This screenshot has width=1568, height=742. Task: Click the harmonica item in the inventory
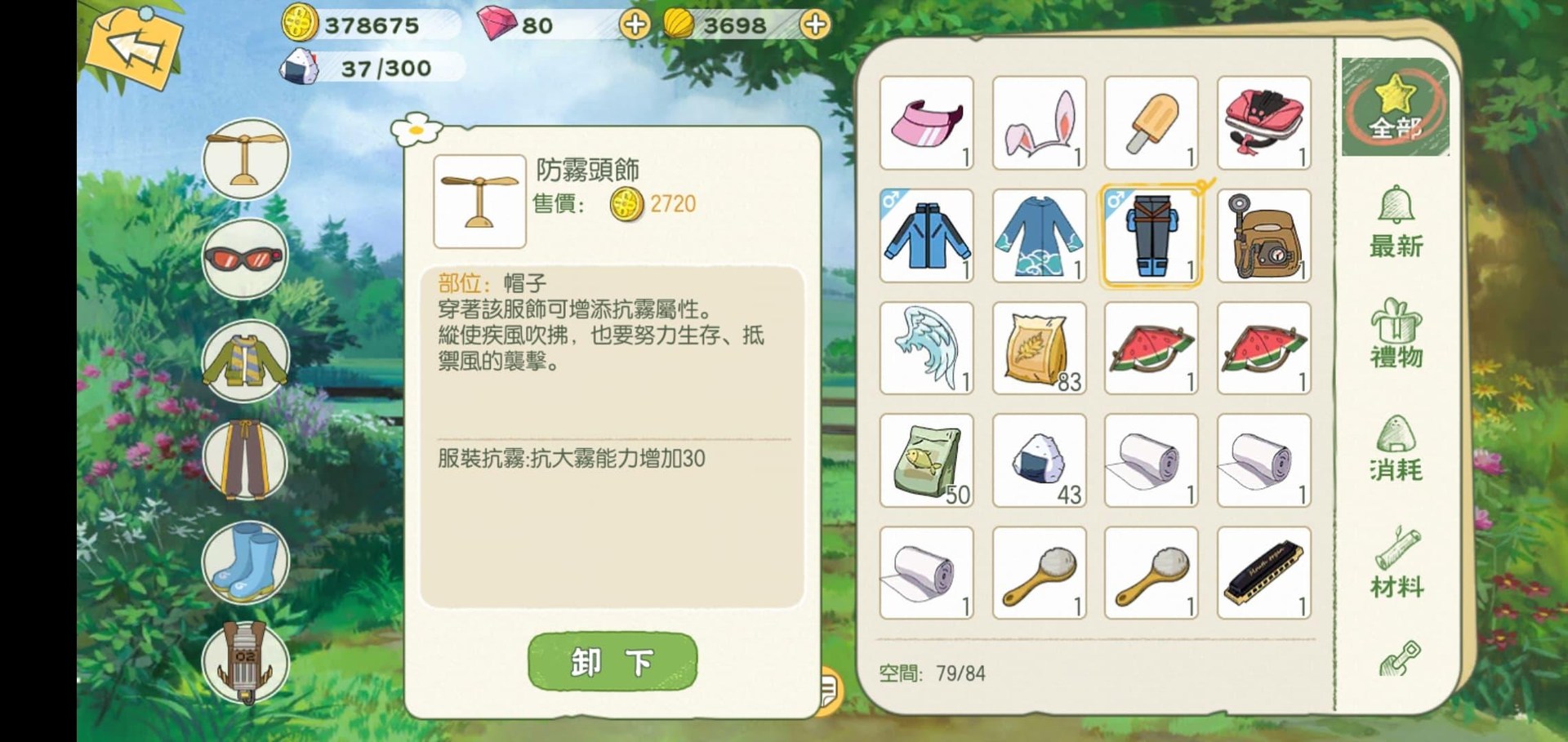click(x=1264, y=573)
